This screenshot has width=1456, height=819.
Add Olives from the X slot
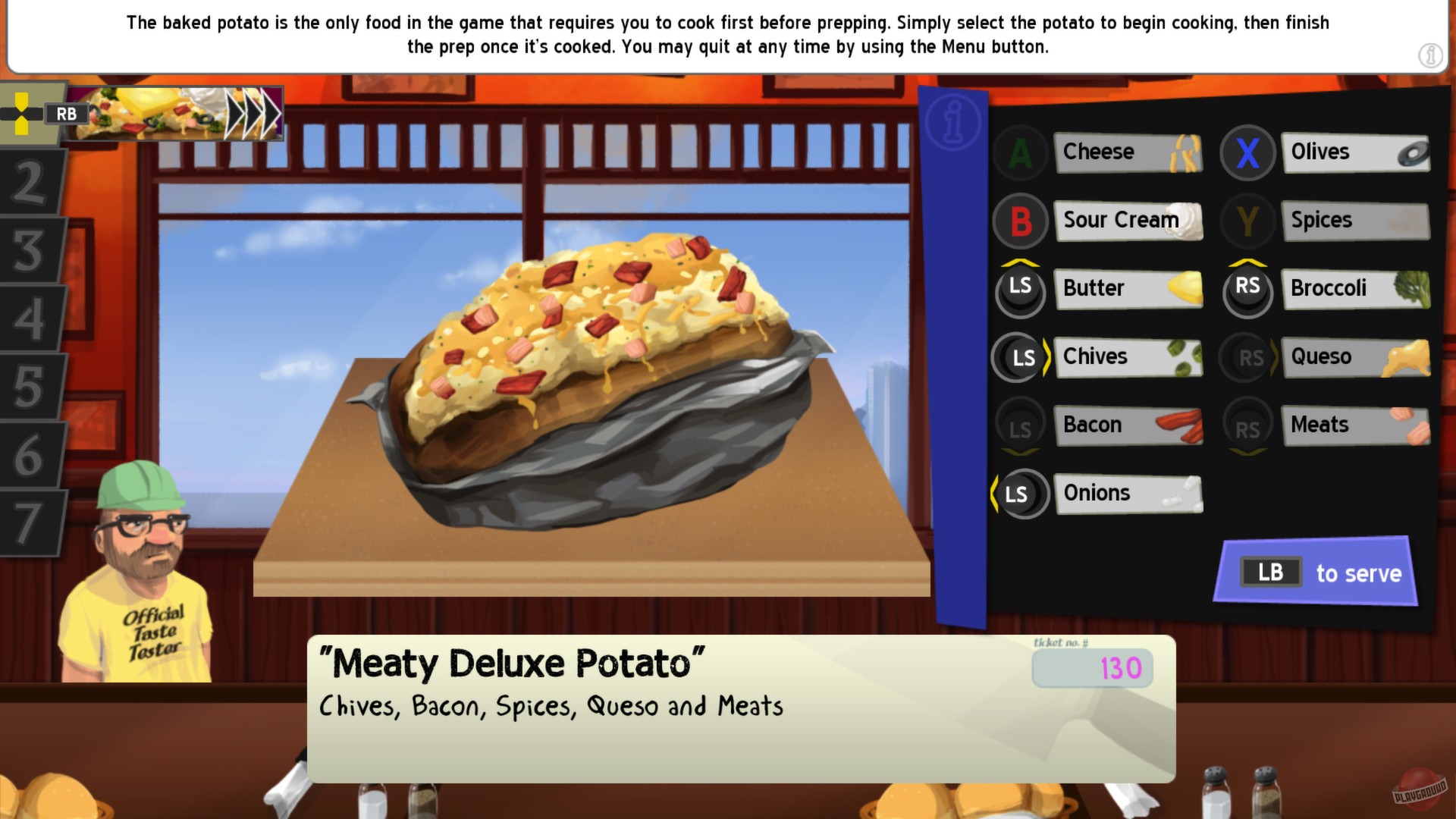click(1356, 152)
